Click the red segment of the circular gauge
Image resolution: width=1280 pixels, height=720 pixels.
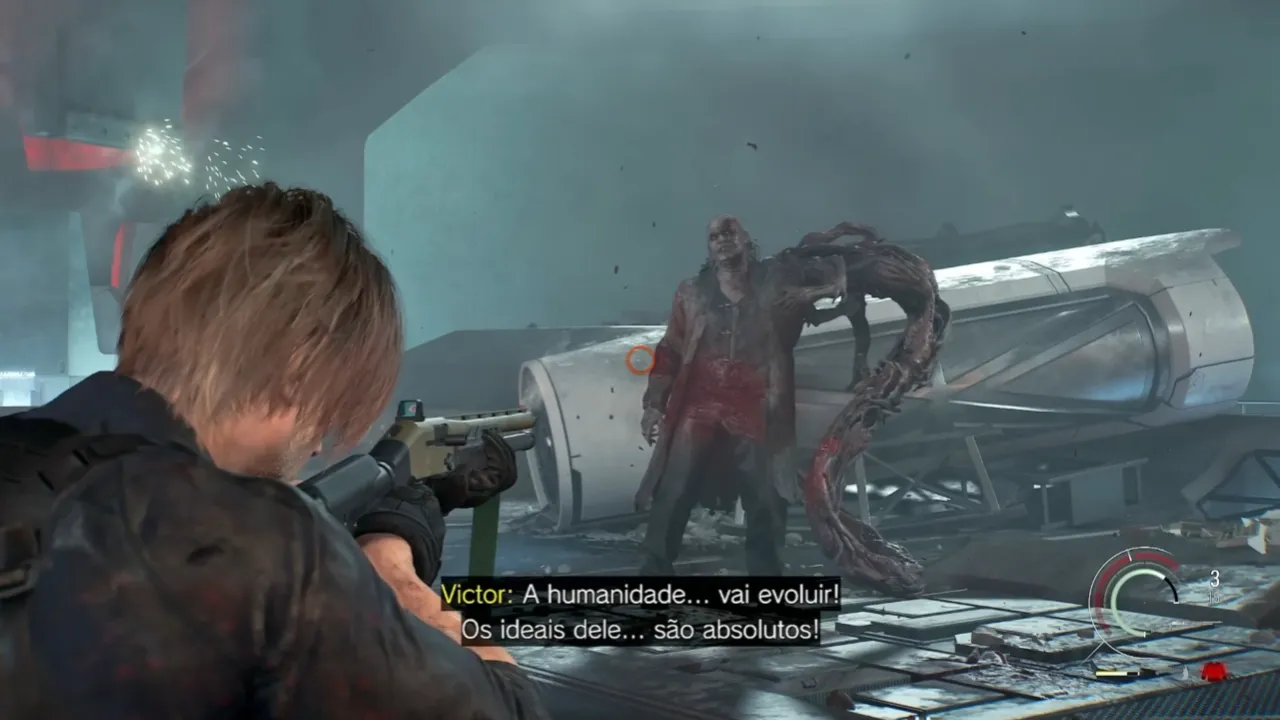tap(1150, 560)
